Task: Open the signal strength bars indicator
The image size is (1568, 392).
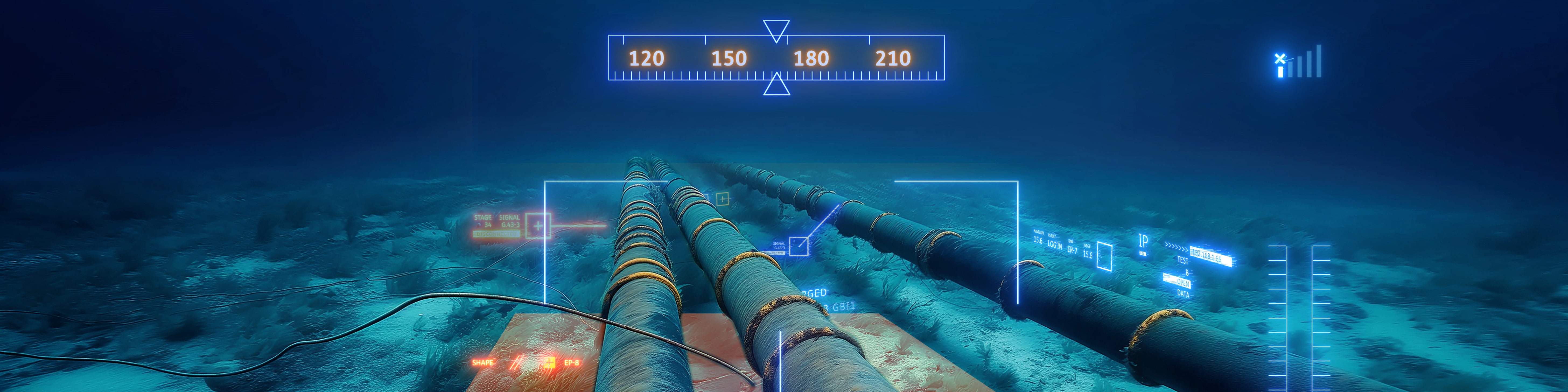Action: (1300, 62)
